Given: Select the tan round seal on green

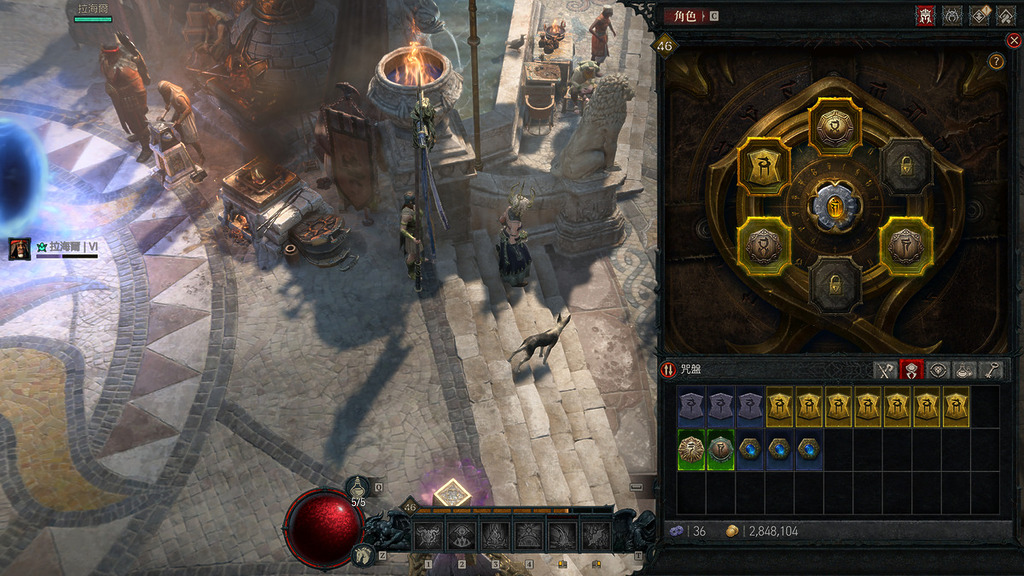Looking at the screenshot, I should click(692, 450).
